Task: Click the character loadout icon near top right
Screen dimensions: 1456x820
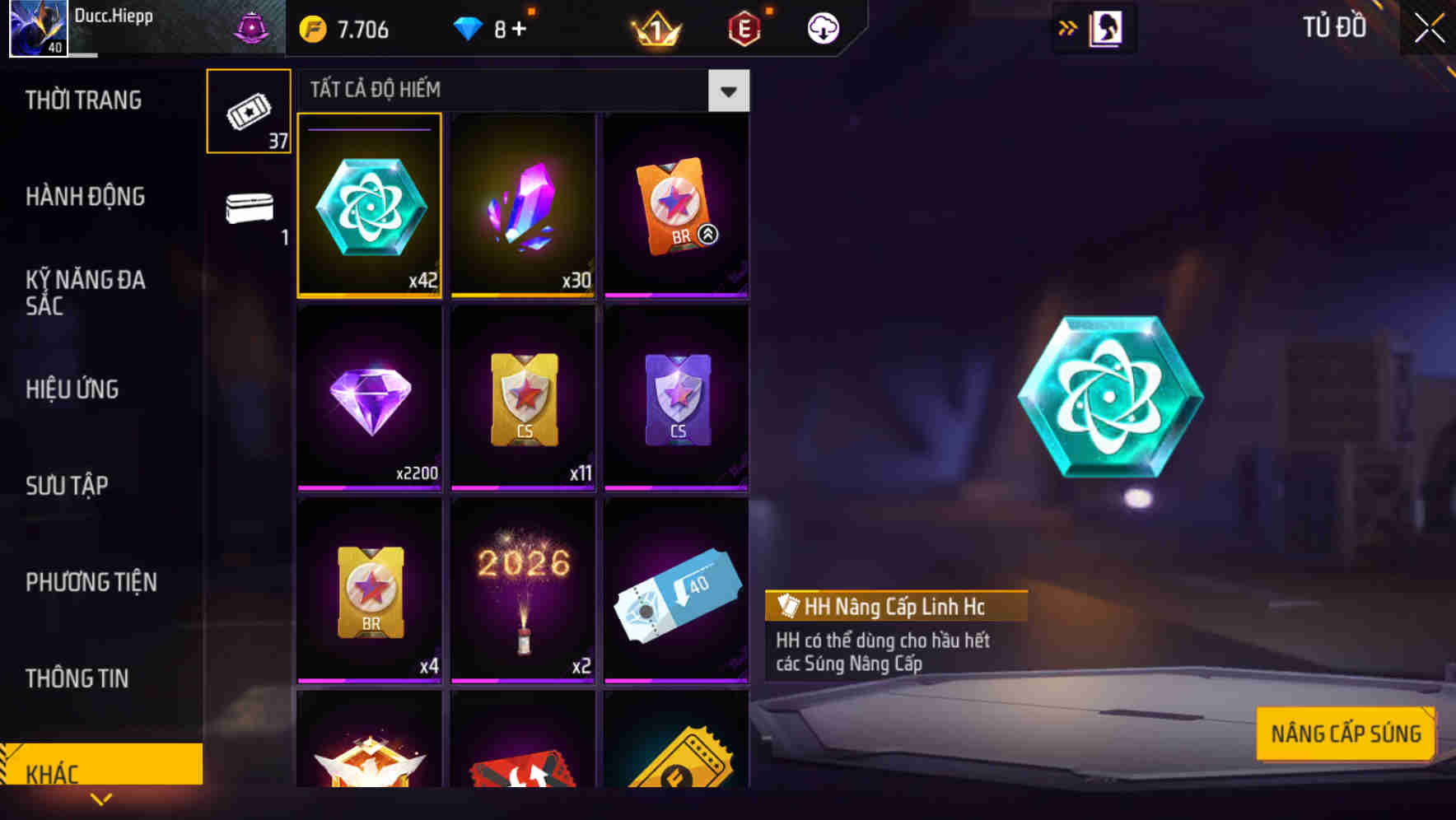Action: tap(1104, 27)
